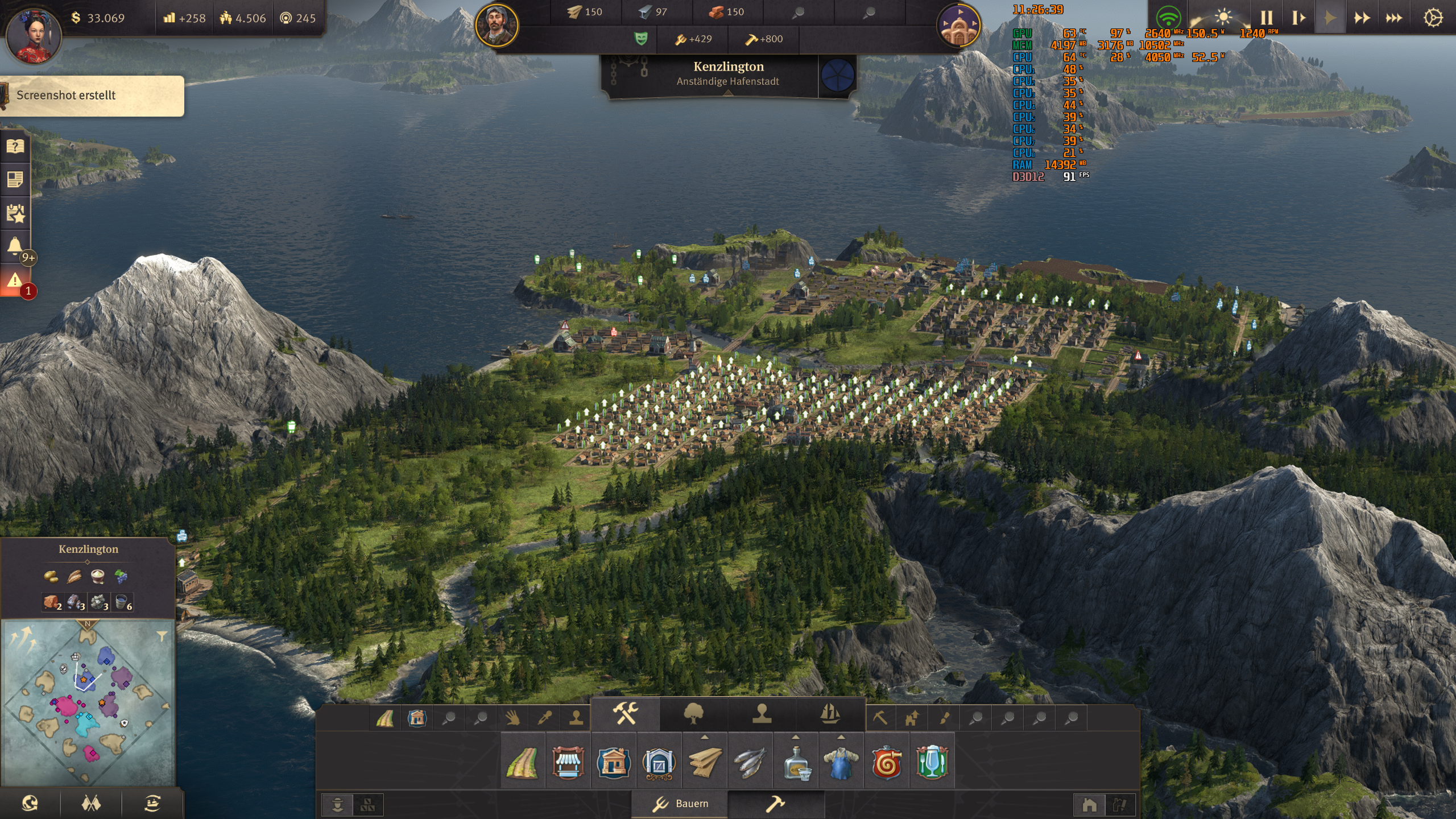Show the red warning alert
The height and width of the screenshot is (819, 1456).
15,280
